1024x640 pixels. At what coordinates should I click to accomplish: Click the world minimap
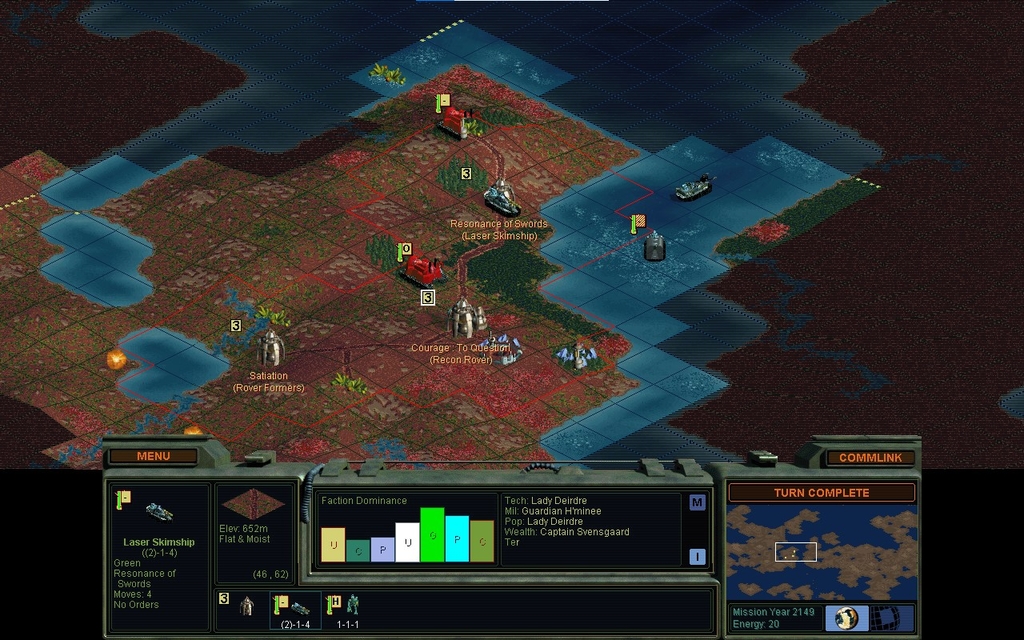point(821,552)
